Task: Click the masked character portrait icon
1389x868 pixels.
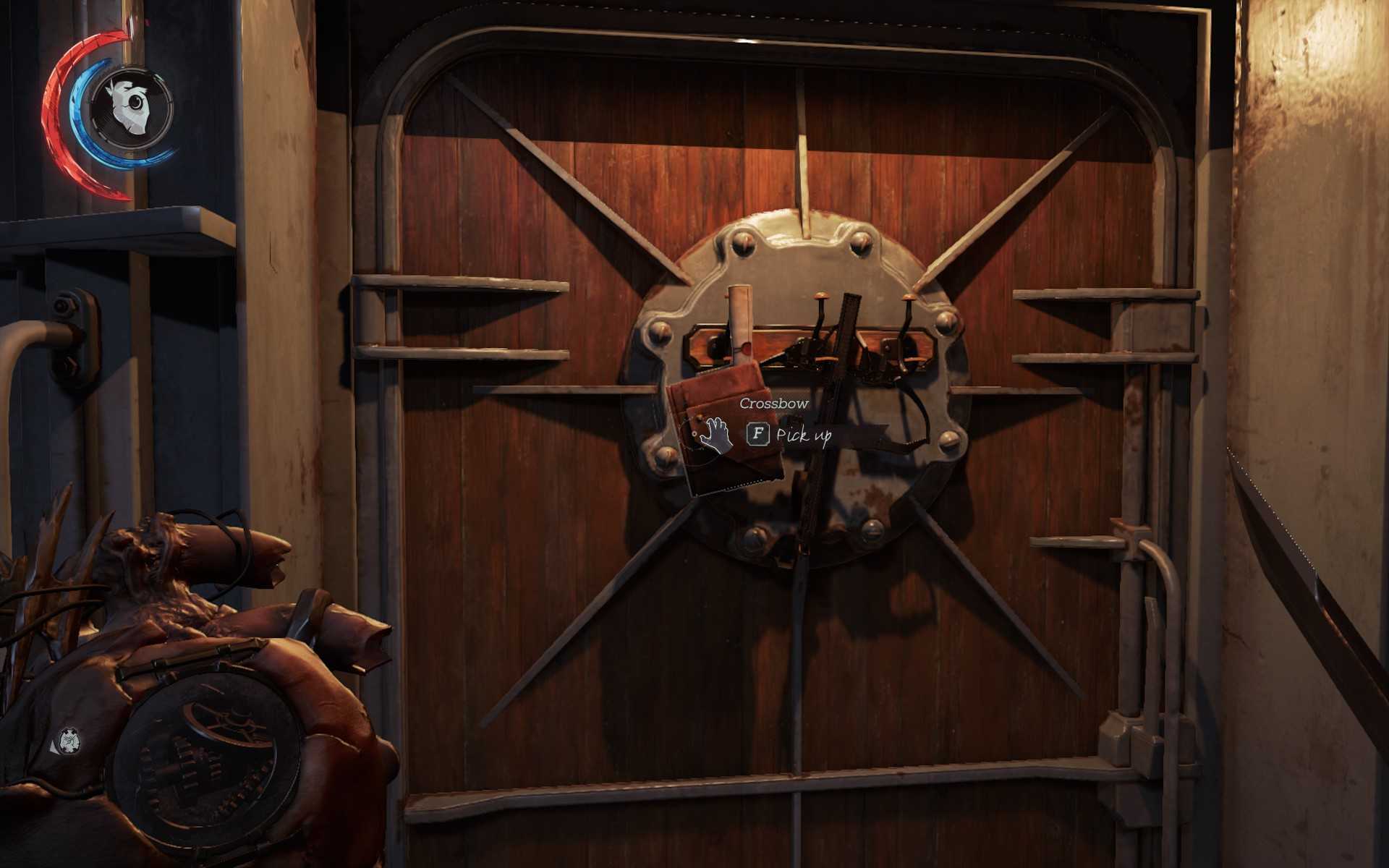Action: click(x=131, y=109)
